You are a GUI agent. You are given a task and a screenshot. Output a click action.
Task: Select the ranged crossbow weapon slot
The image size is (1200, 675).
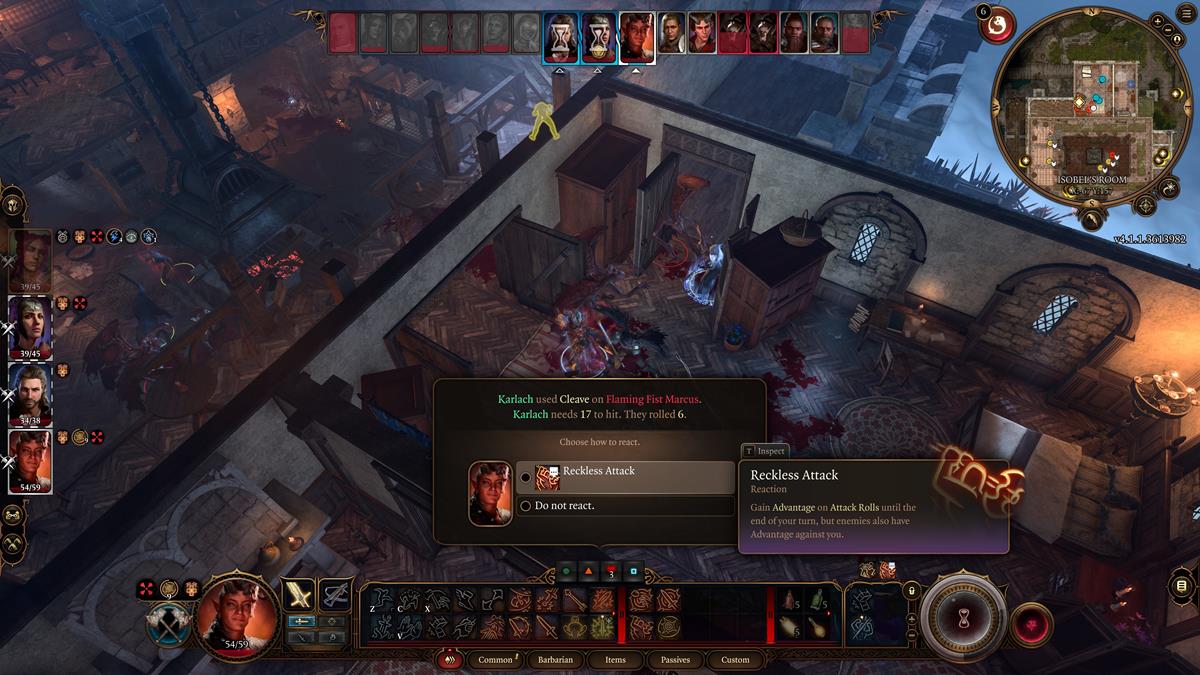point(335,594)
